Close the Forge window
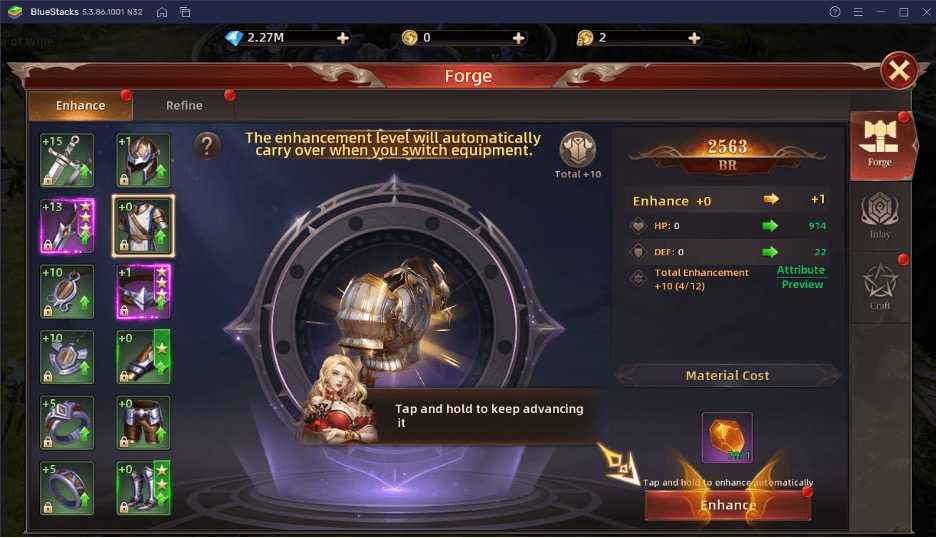 pyautogui.click(x=899, y=71)
